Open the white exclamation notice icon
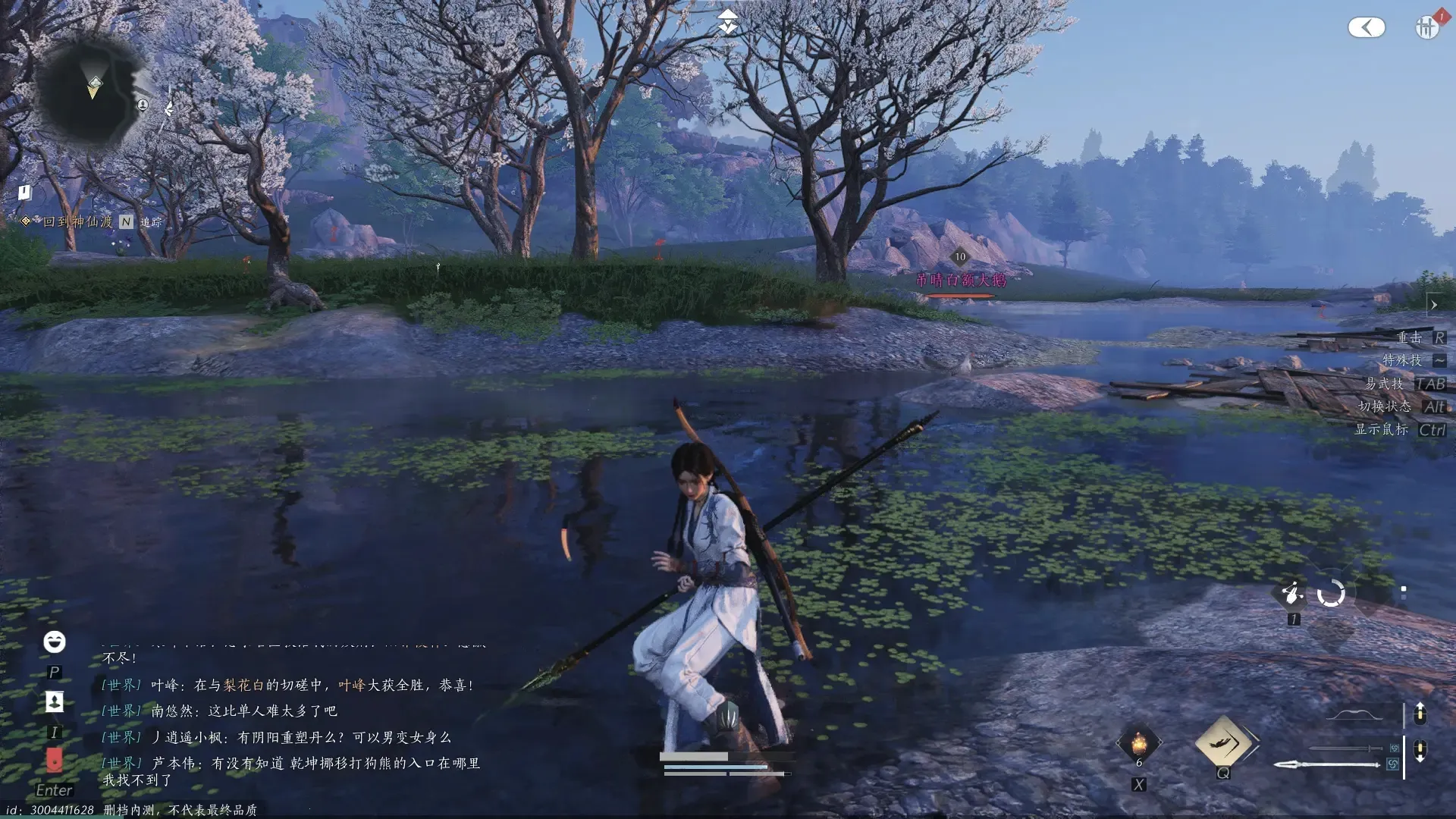Image resolution: width=1456 pixels, height=819 pixels. [x=24, y=193]
